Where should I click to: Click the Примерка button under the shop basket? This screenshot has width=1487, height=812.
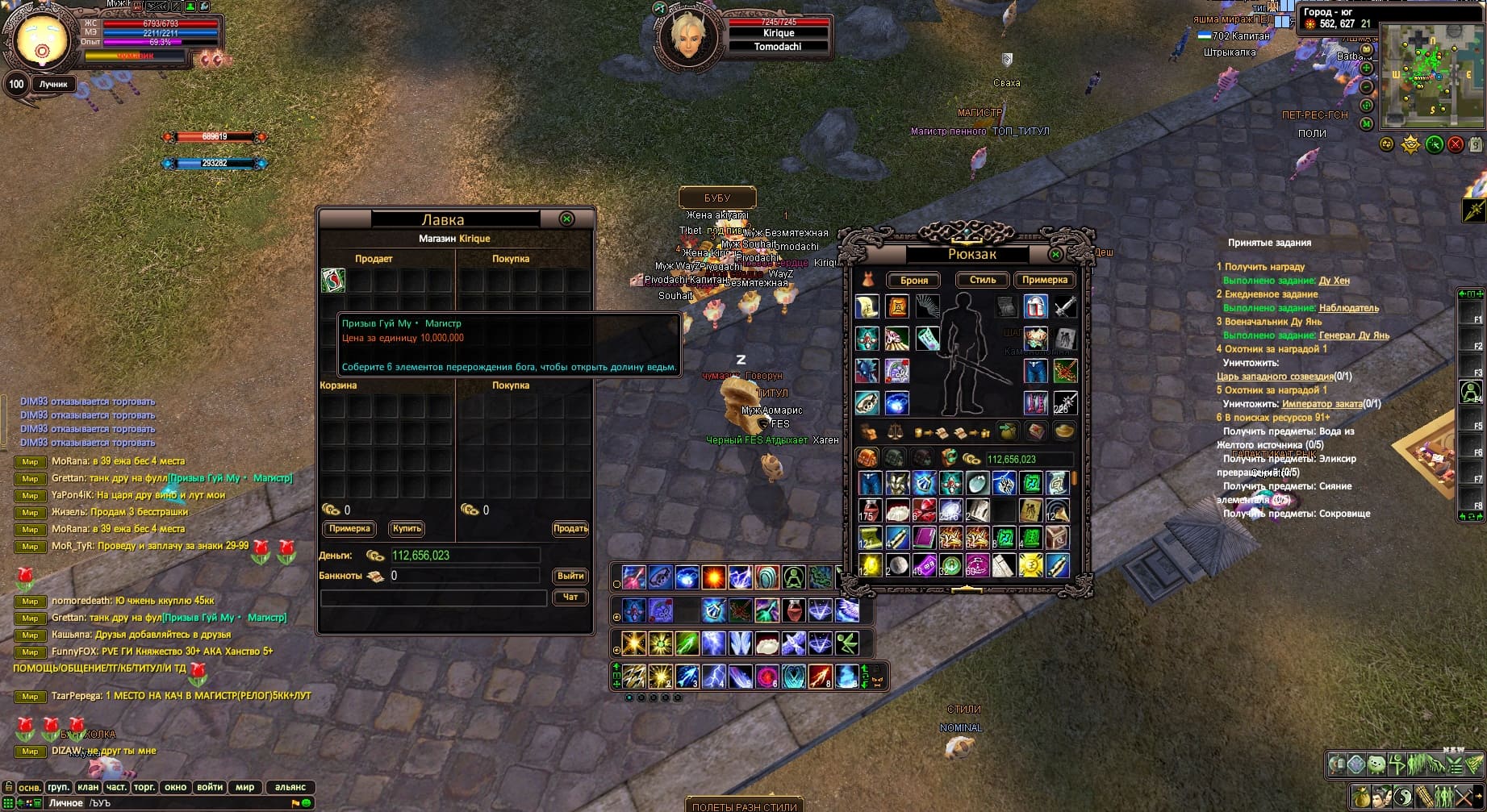pyautogui.click(x=349, y=529)
